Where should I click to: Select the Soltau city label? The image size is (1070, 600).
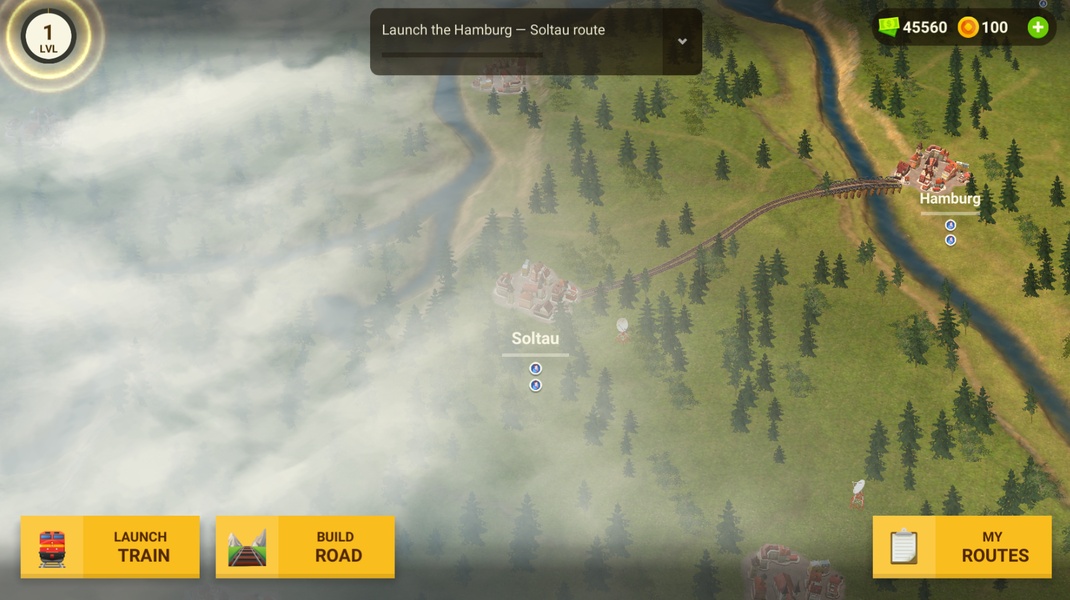535,339
